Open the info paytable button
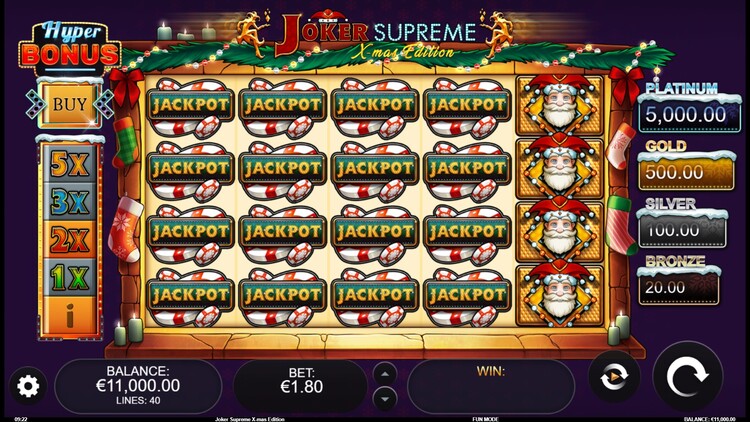This screenshot has width=750, height=422. coord(70,318)
